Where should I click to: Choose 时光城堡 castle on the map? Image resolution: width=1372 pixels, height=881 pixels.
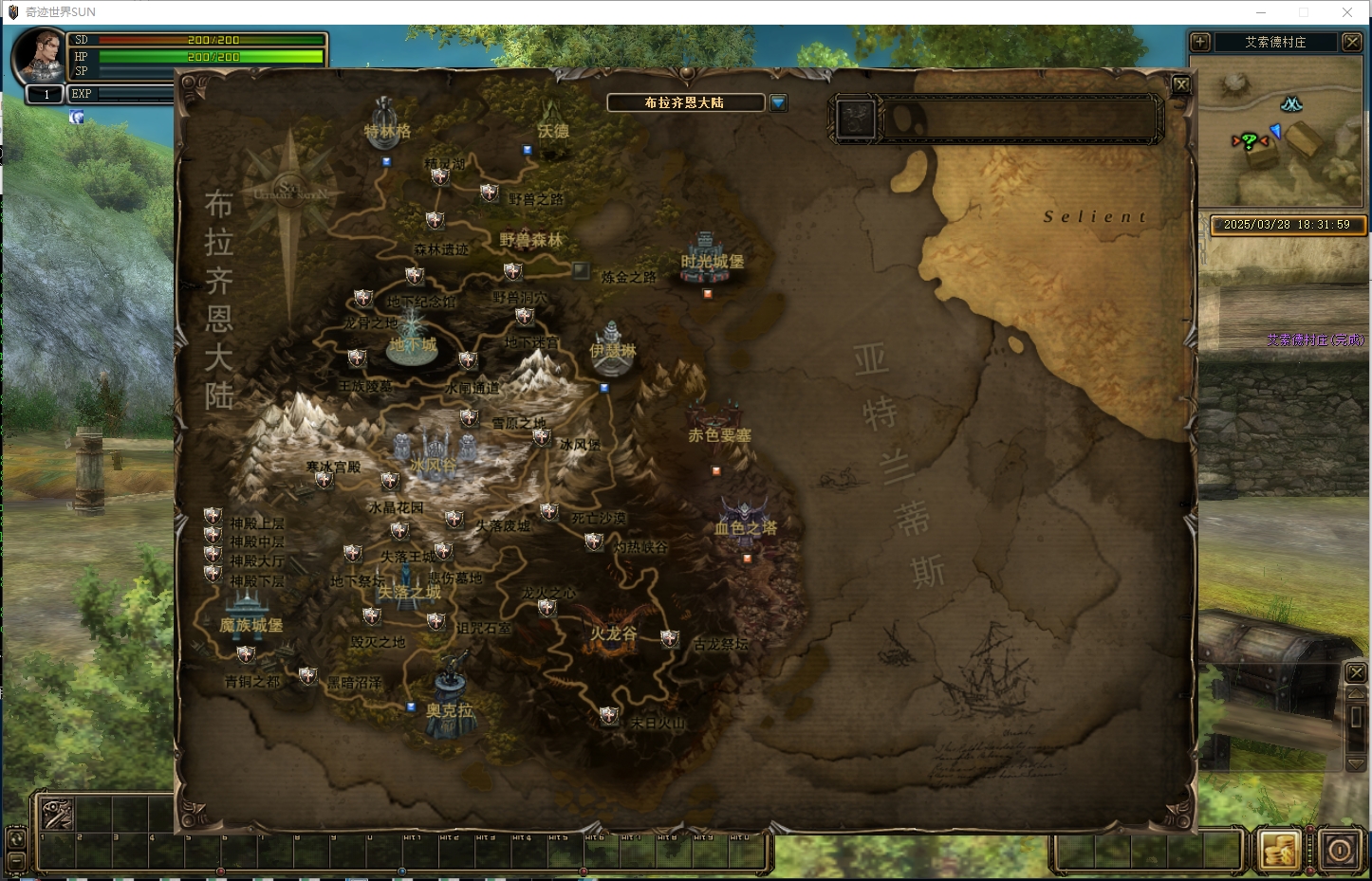coord(706,257)
